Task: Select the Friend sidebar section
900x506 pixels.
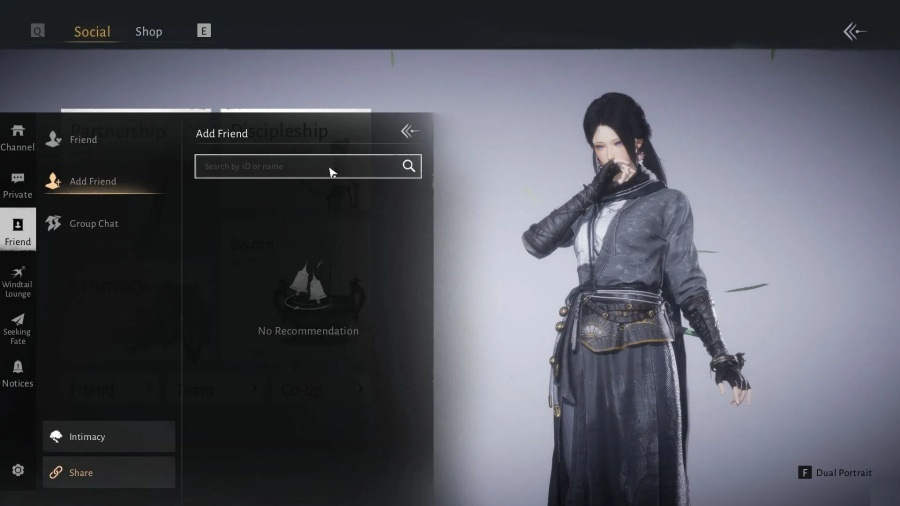Action: tap(18, 231)
